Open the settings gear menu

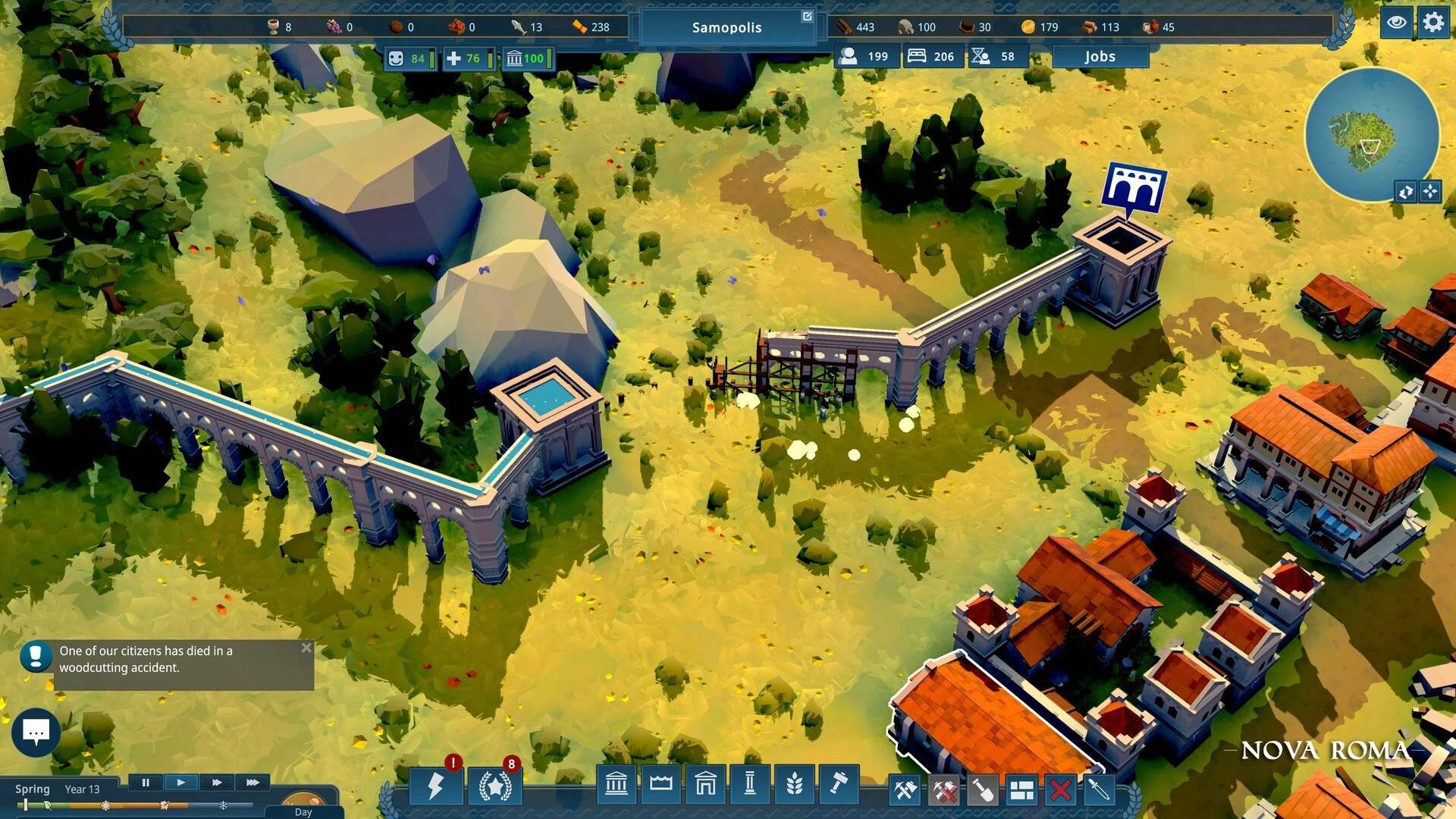pos(1432,22)
